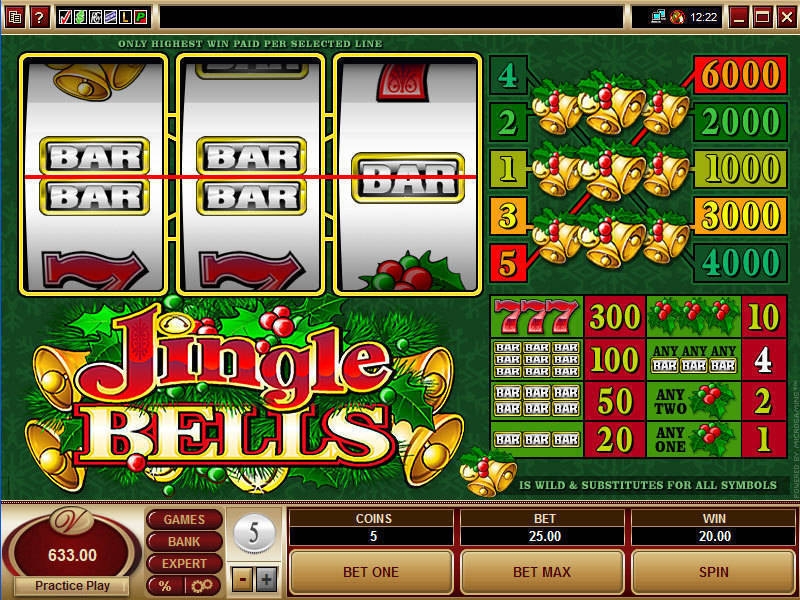Select payline 2 indicator
The width and height of the screenshot is (800, 600).
[508, 121]
